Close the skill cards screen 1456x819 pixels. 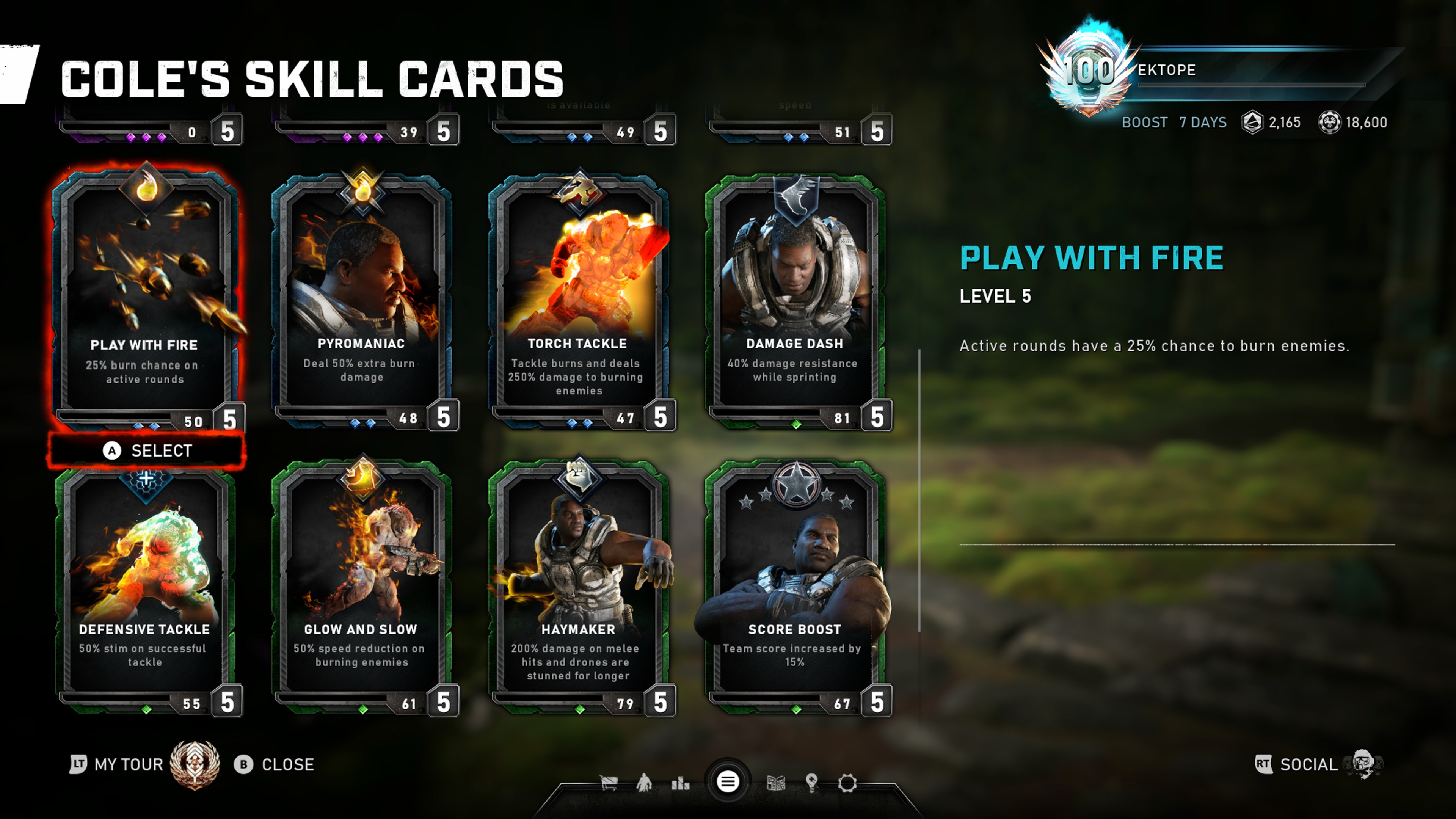click(275, 765)
